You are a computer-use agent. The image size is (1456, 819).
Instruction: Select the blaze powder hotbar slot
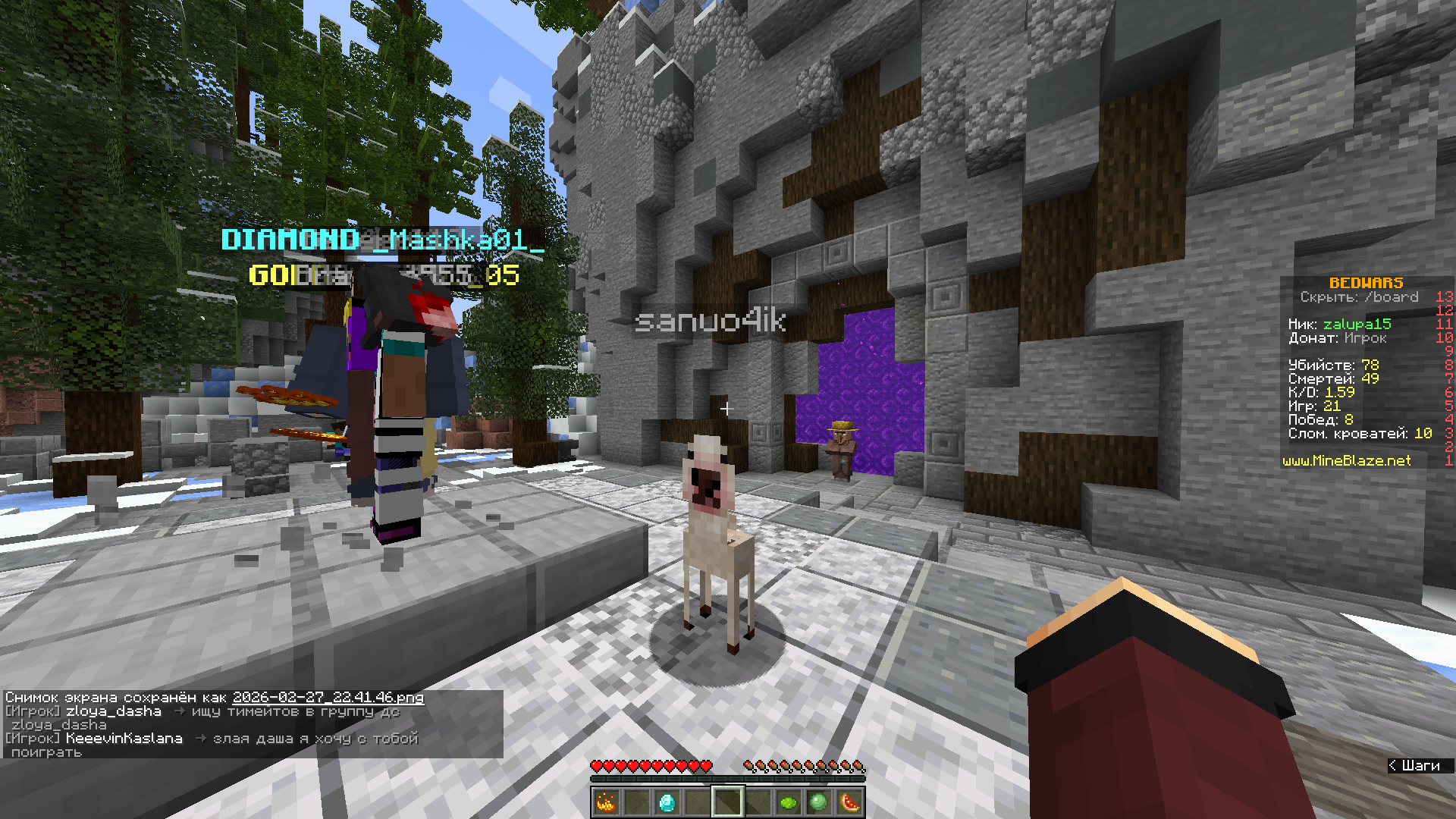[x=606, y=802]
